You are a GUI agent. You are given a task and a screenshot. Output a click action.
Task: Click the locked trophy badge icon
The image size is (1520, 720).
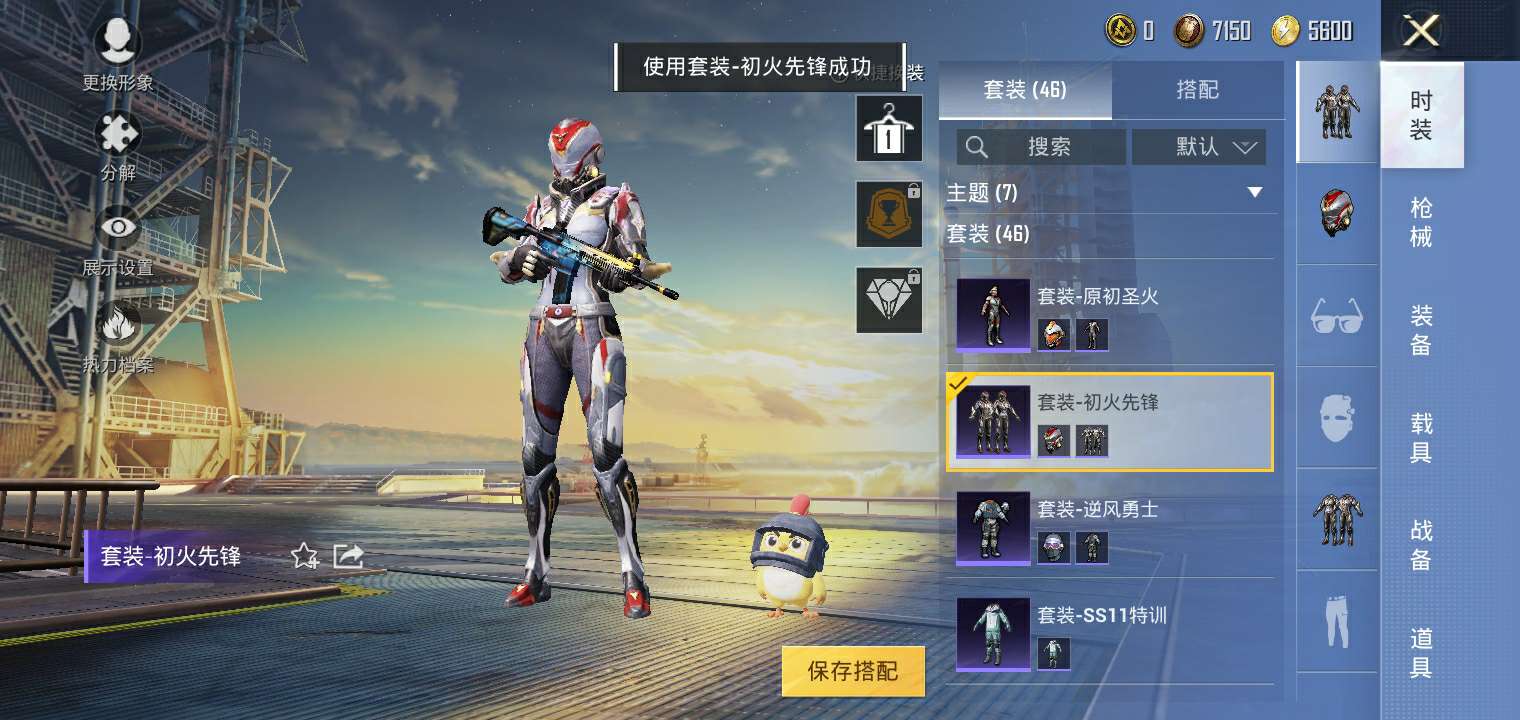pos(888,214)
